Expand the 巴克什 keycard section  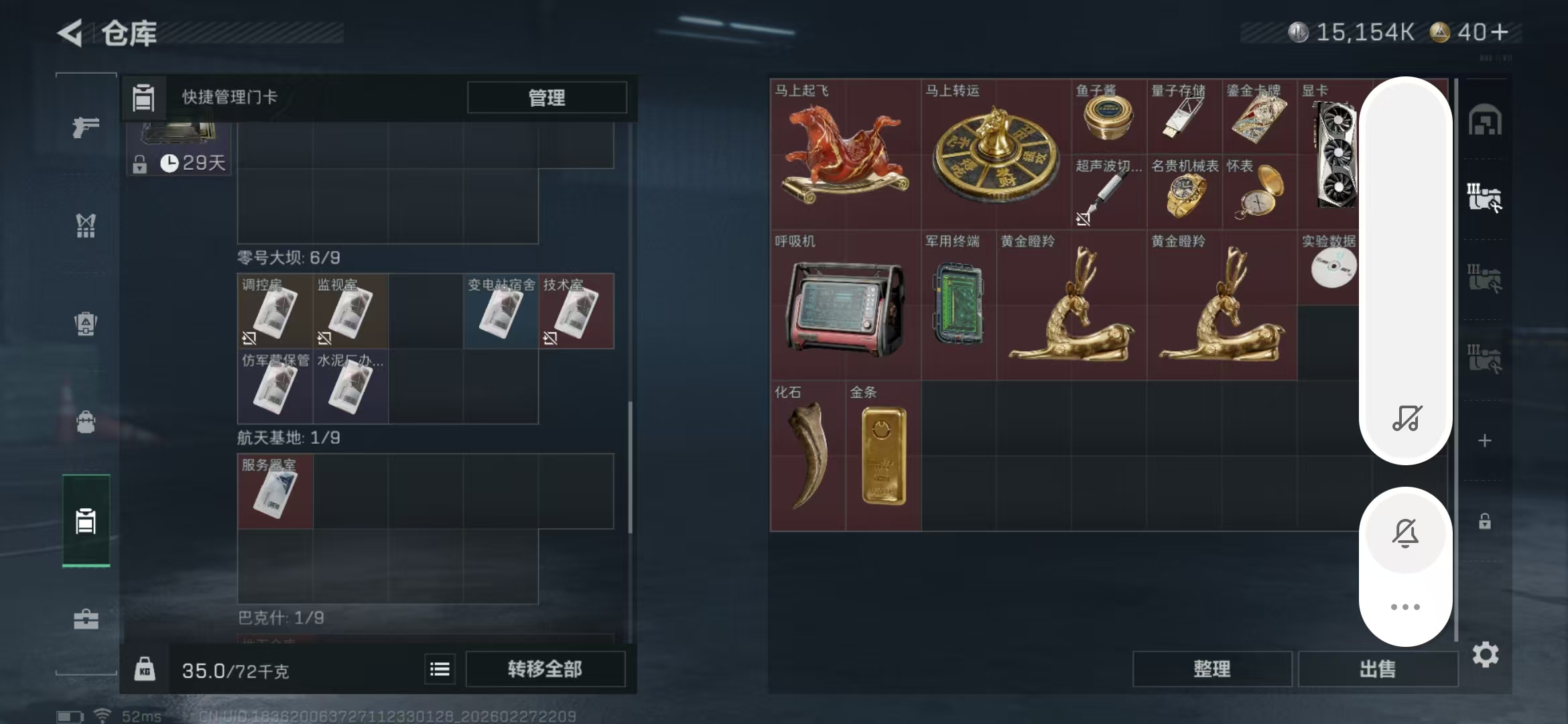281,617
